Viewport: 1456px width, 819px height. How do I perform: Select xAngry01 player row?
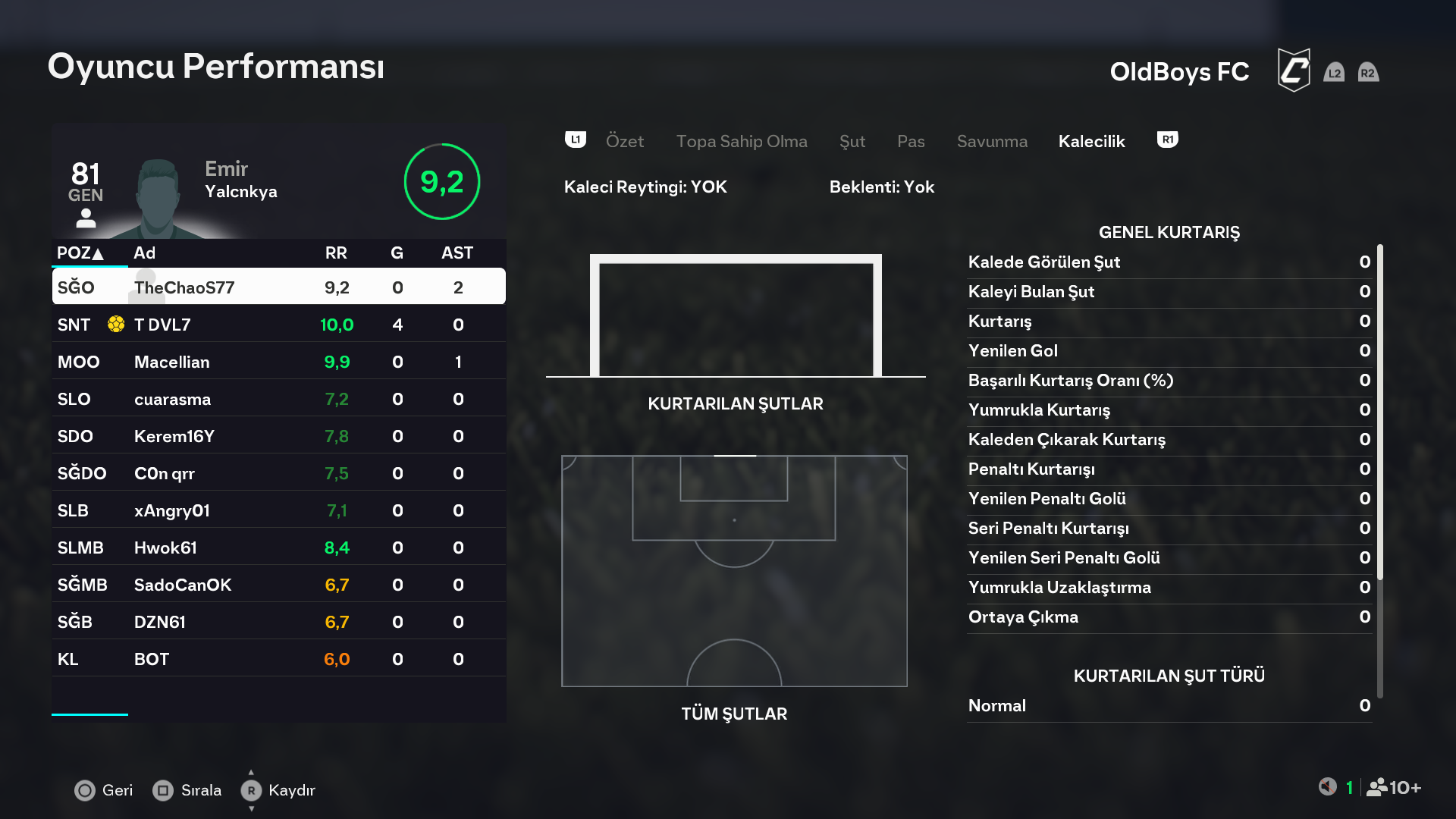(x=278, y=510)
